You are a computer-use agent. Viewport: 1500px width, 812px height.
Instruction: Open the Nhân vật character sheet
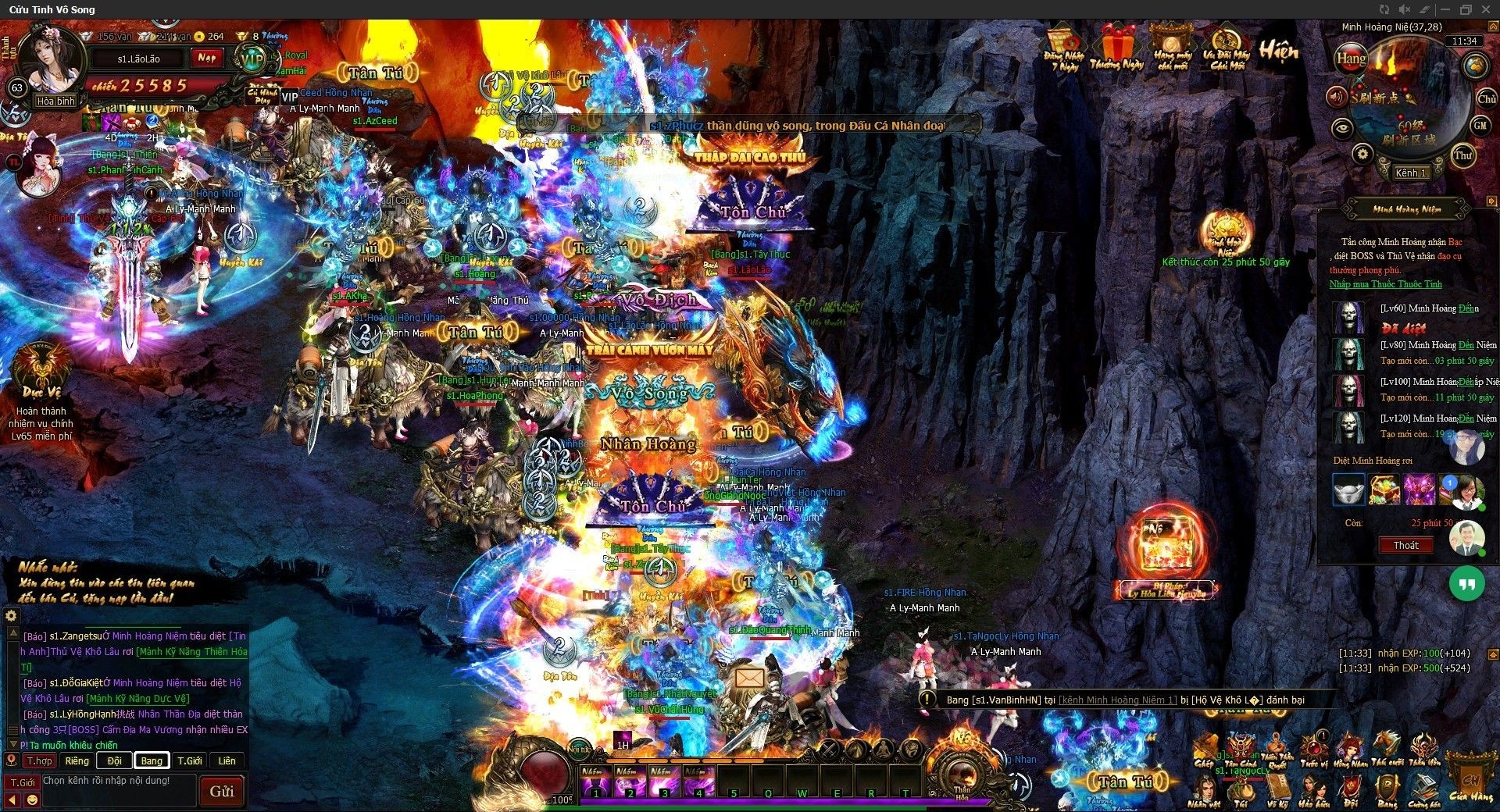[1203, 789]
